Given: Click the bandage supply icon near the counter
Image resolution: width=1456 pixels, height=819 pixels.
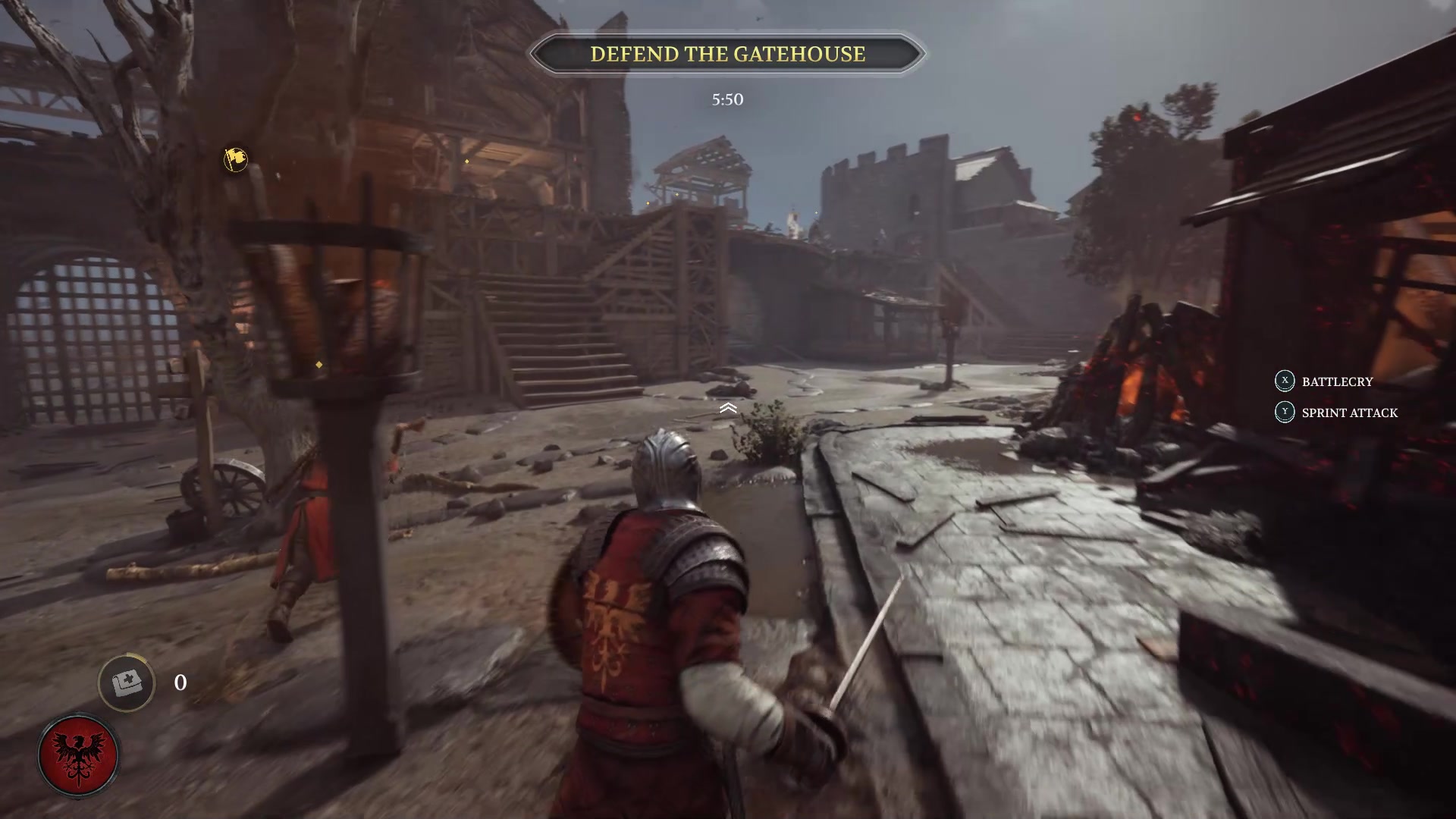Looking at the screenshot, I should point(129,682).
